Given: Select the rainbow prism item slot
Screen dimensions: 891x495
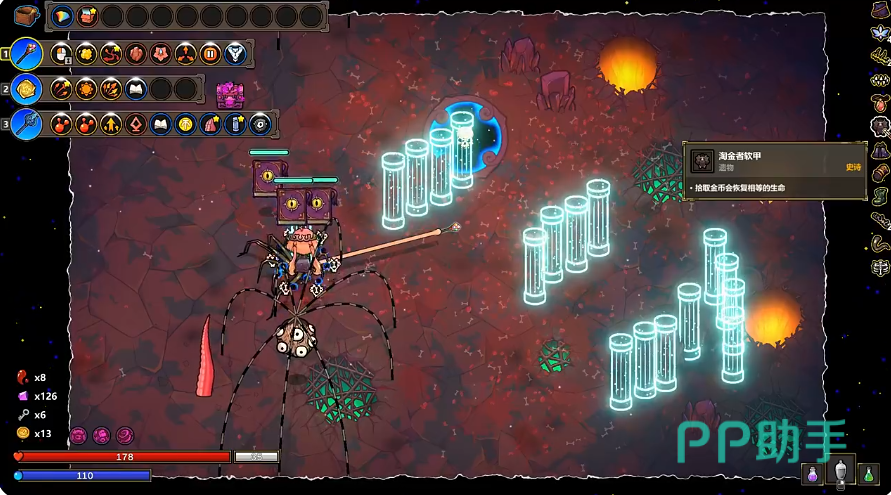Looking at the screenshot, I should click(x=62, y=16).
